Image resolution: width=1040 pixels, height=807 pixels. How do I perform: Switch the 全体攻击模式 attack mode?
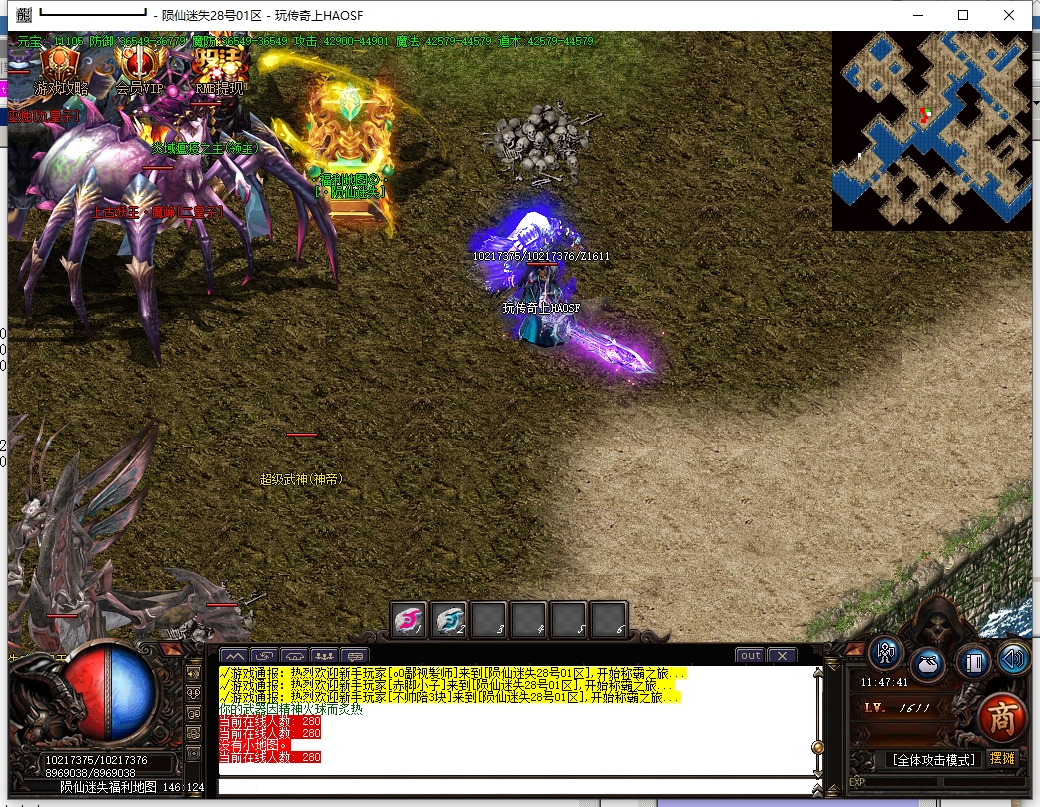(x=931, y=760)
